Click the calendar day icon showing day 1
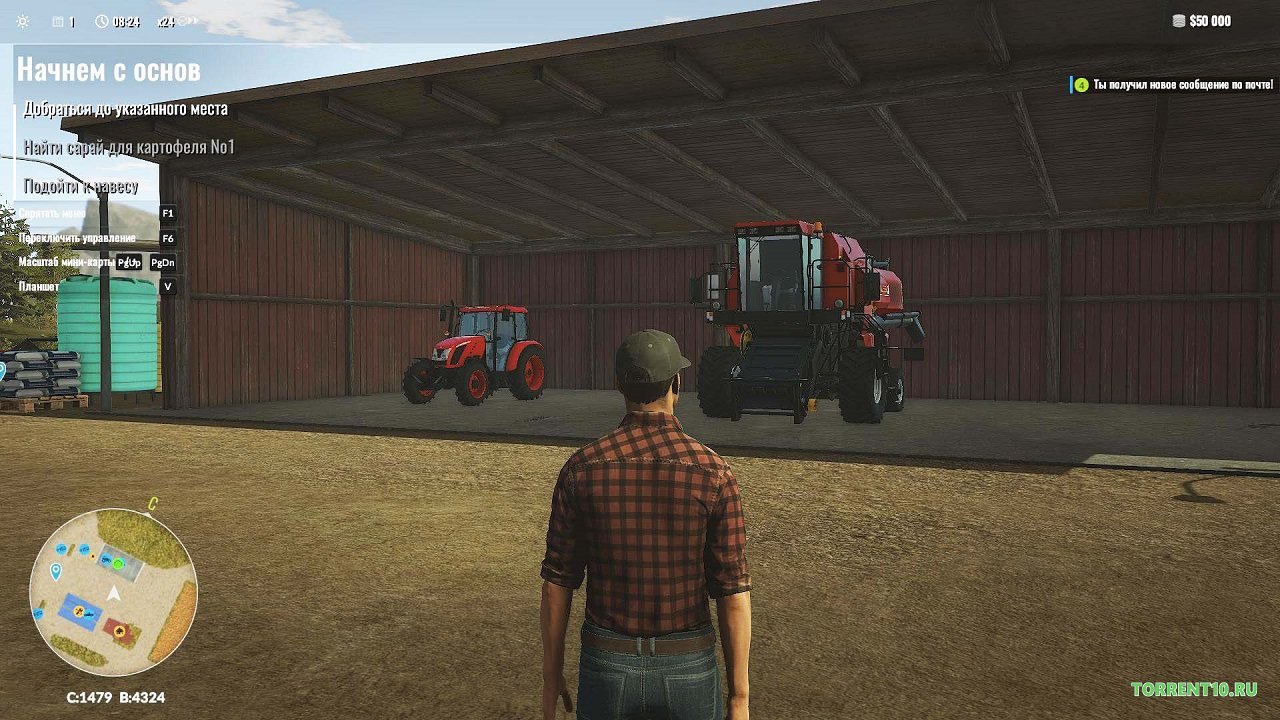Image resolution: width=1280 pixels, height=720 pixels. pos(60,20)
